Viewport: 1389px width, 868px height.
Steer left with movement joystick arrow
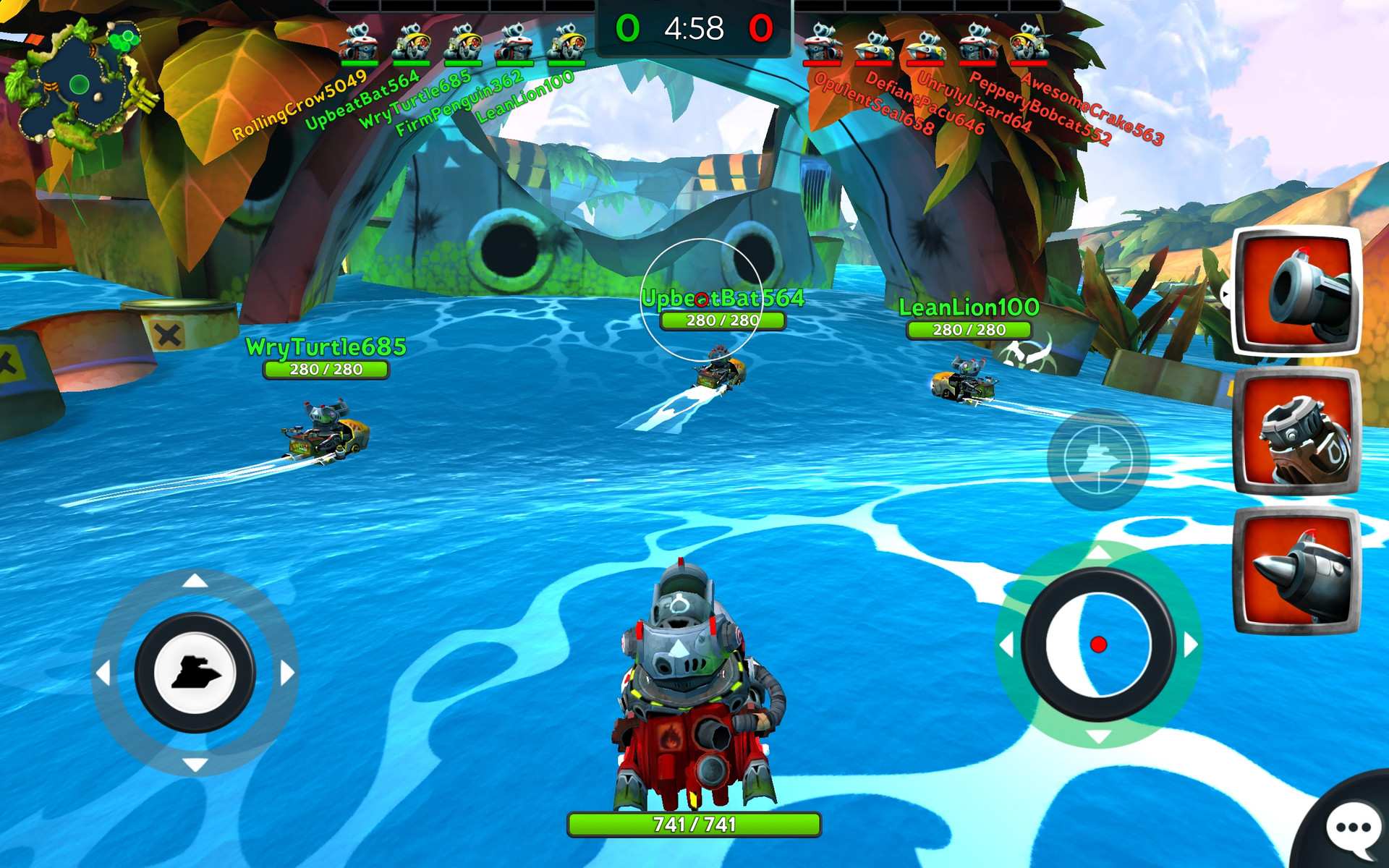click(103, 673)
